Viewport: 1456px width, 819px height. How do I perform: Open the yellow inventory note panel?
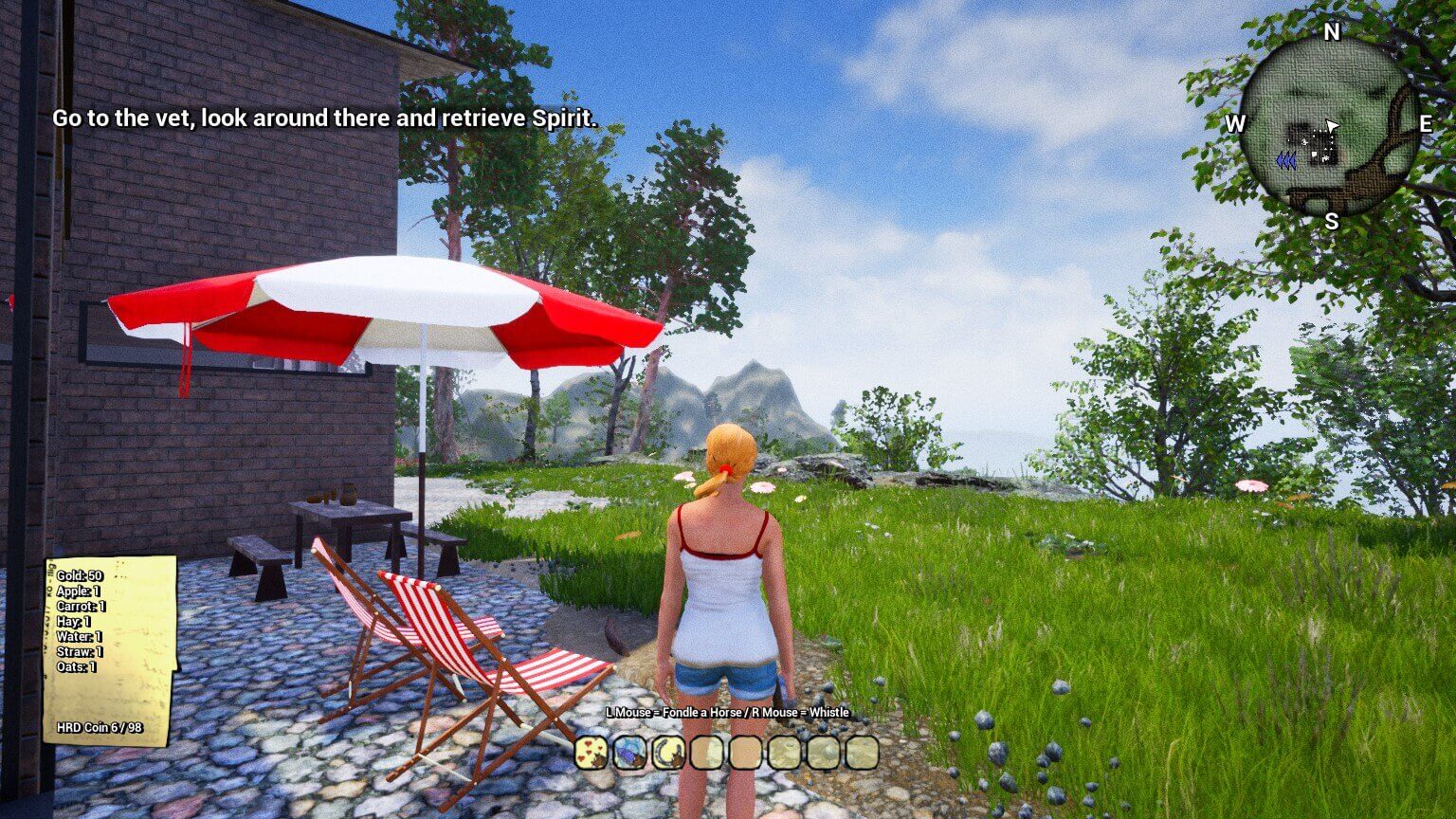click(110, 650)
